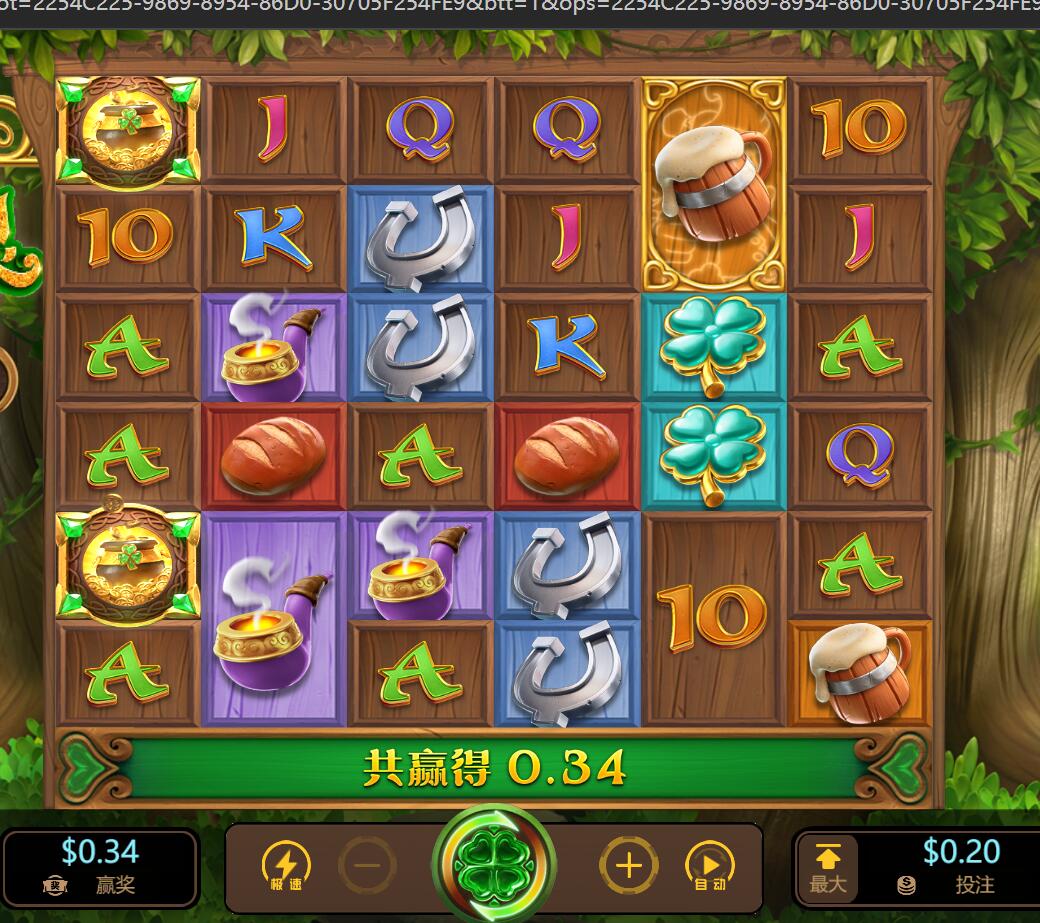Spin the reels with the green clover button

493,862
